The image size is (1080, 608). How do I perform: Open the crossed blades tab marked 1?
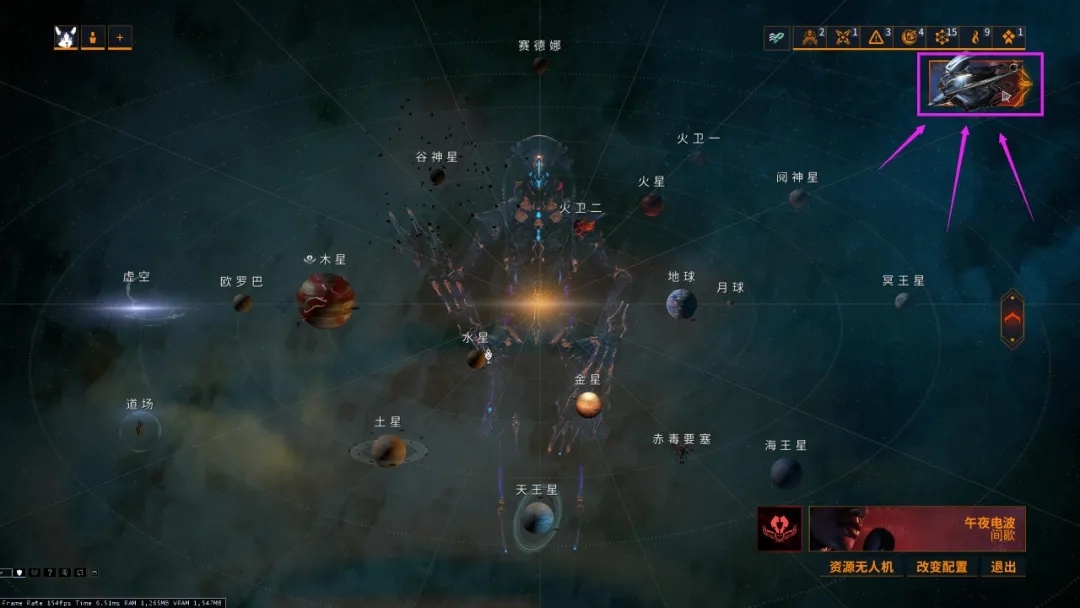(x=844, y=37)
